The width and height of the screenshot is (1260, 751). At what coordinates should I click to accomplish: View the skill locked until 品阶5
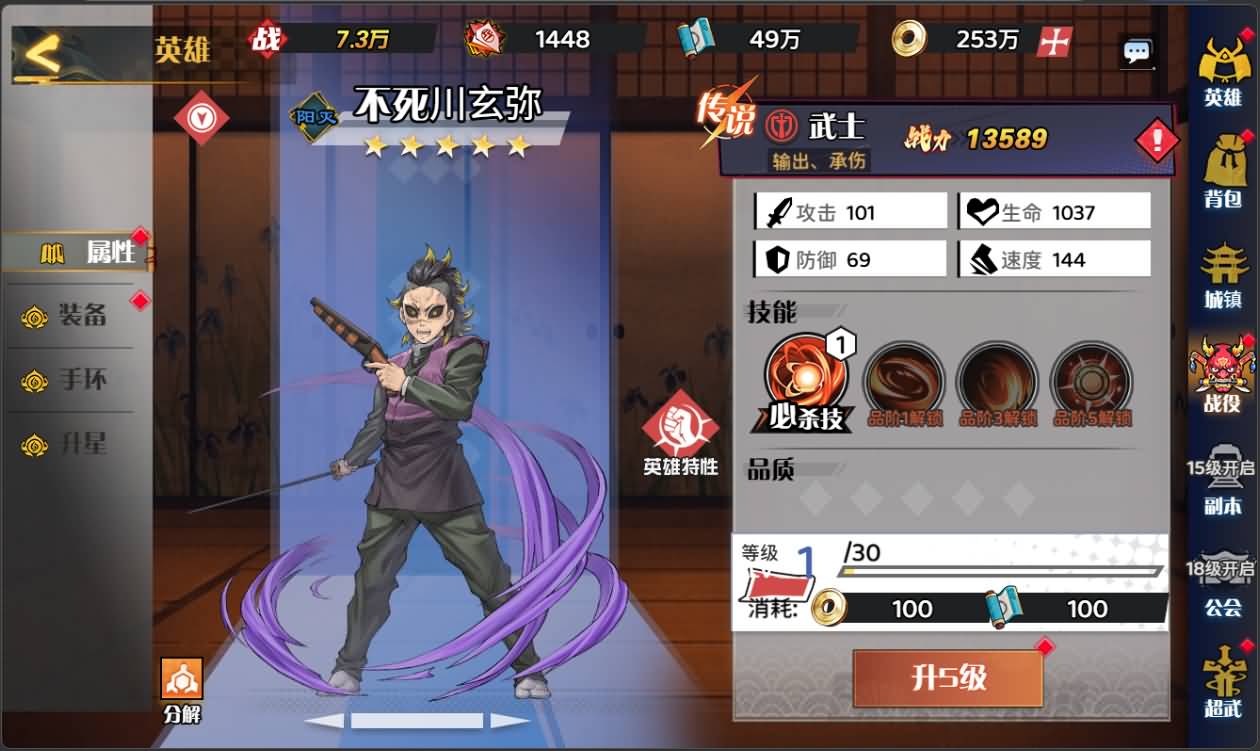1091,381
